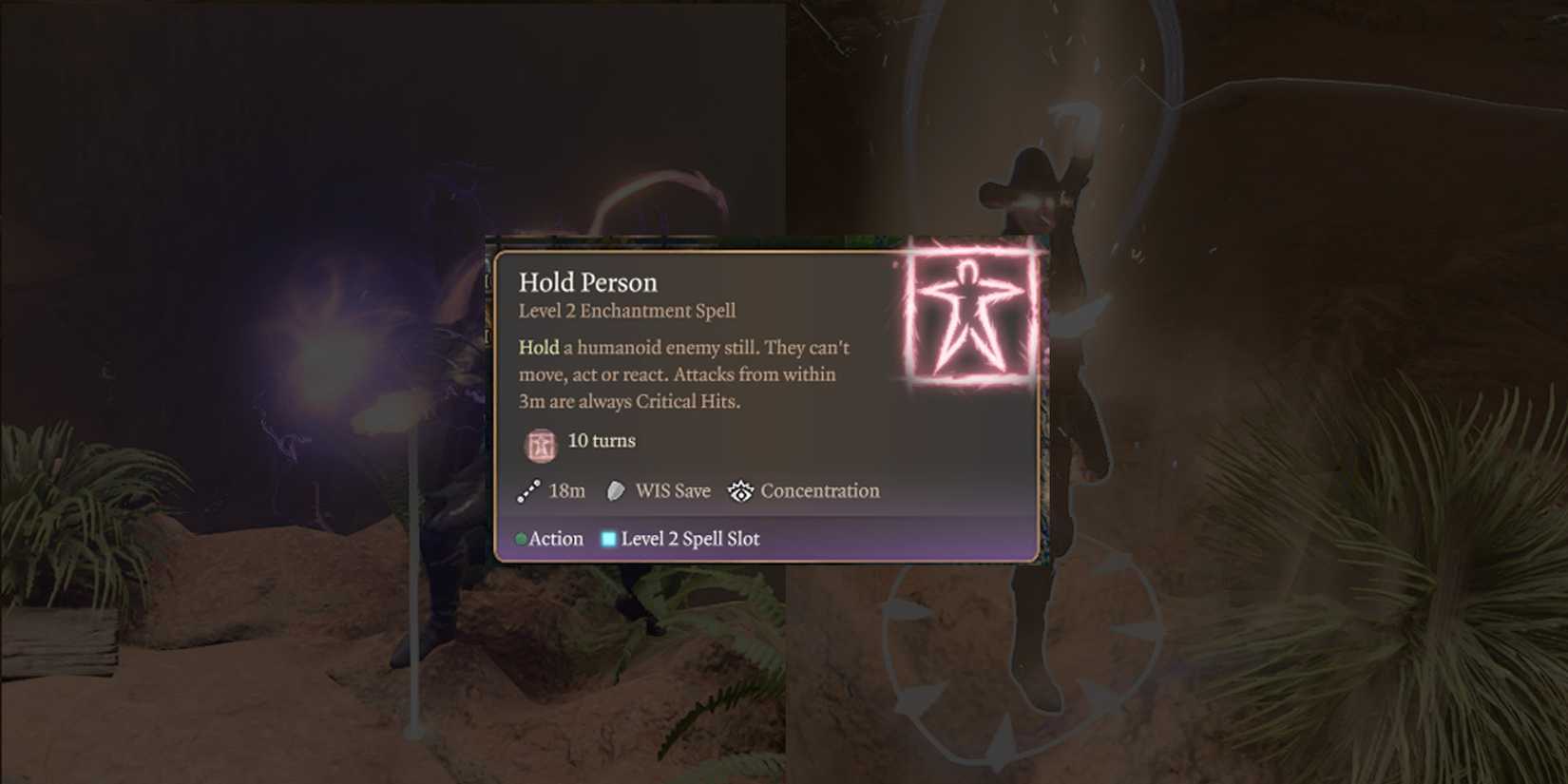Click the 'Level 2 Enchantment Spell' subtitle
The height and width of the screenshot is (784, 1568).
[x=626, y=311]
